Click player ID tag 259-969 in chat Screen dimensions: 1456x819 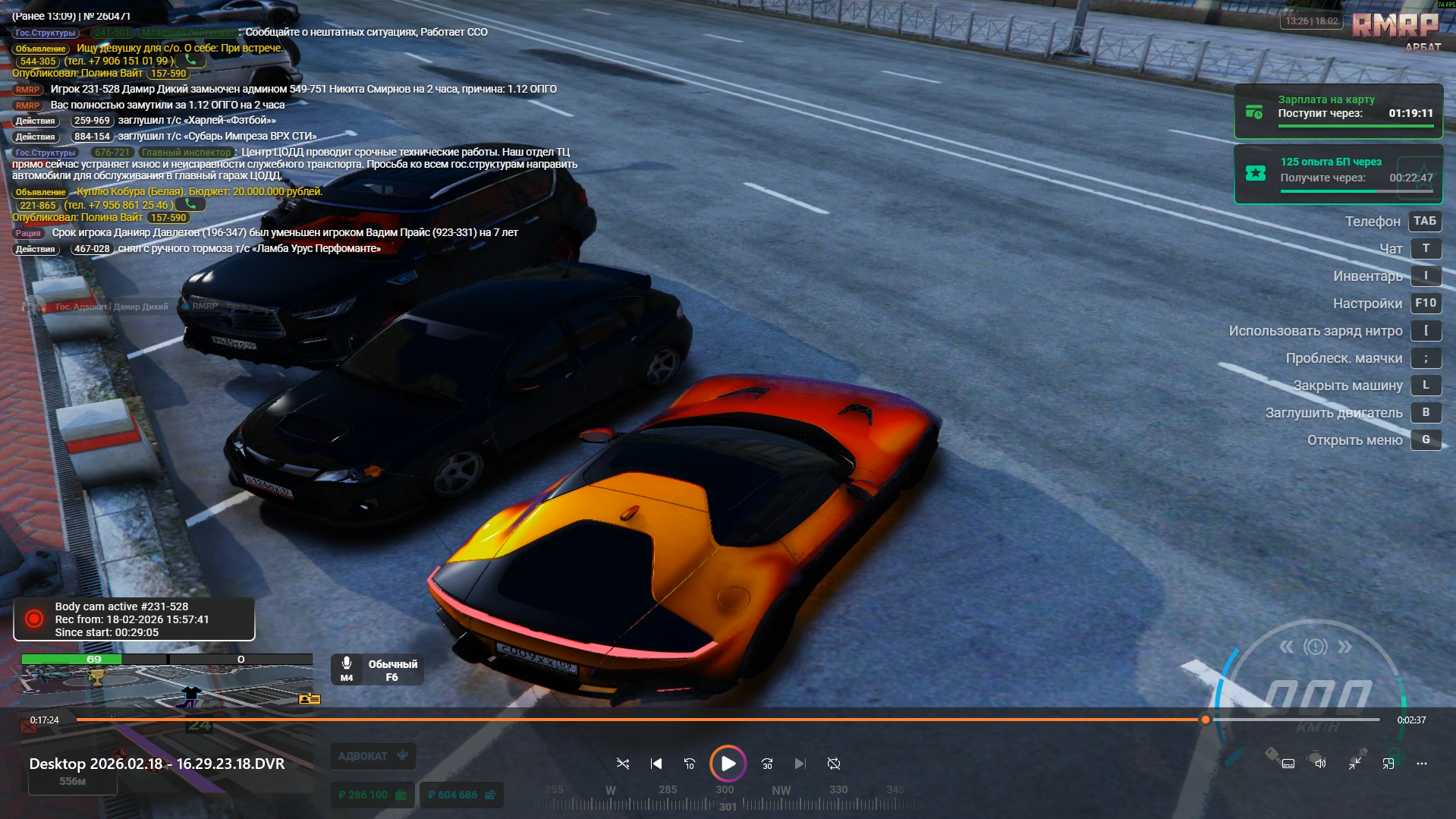[x=92, y=121]
